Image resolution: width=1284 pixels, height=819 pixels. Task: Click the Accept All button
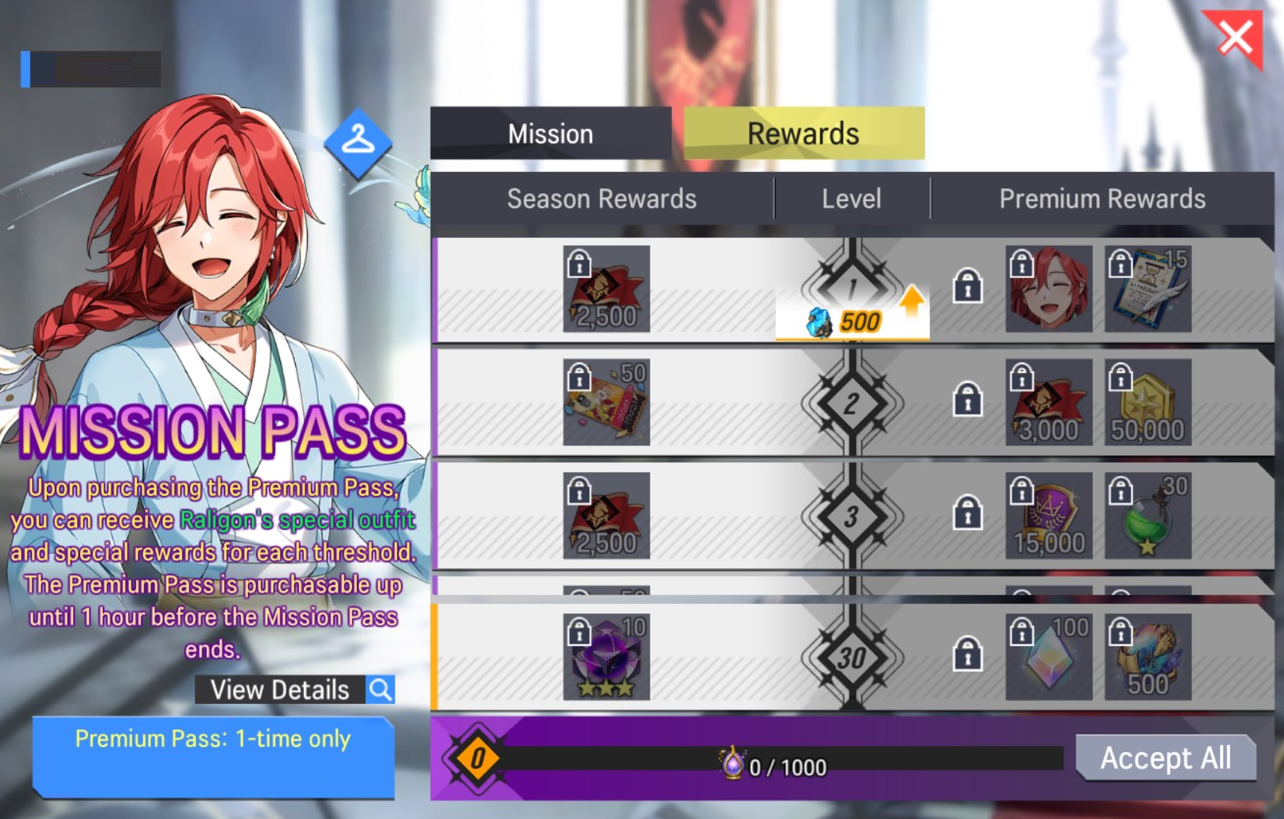[x=1166, y=758]
